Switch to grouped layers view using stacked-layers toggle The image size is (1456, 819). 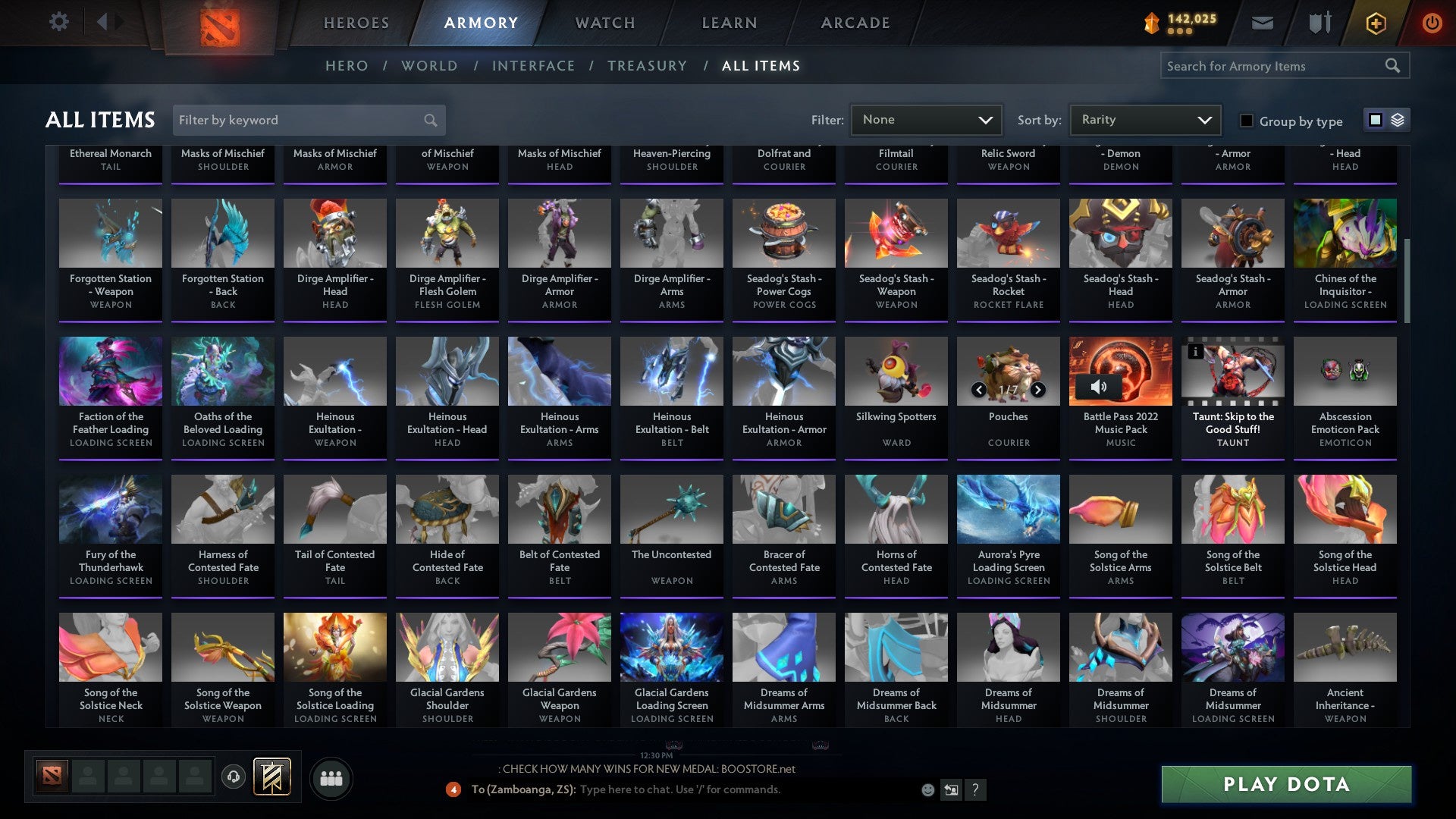(x=1397, y=120)
